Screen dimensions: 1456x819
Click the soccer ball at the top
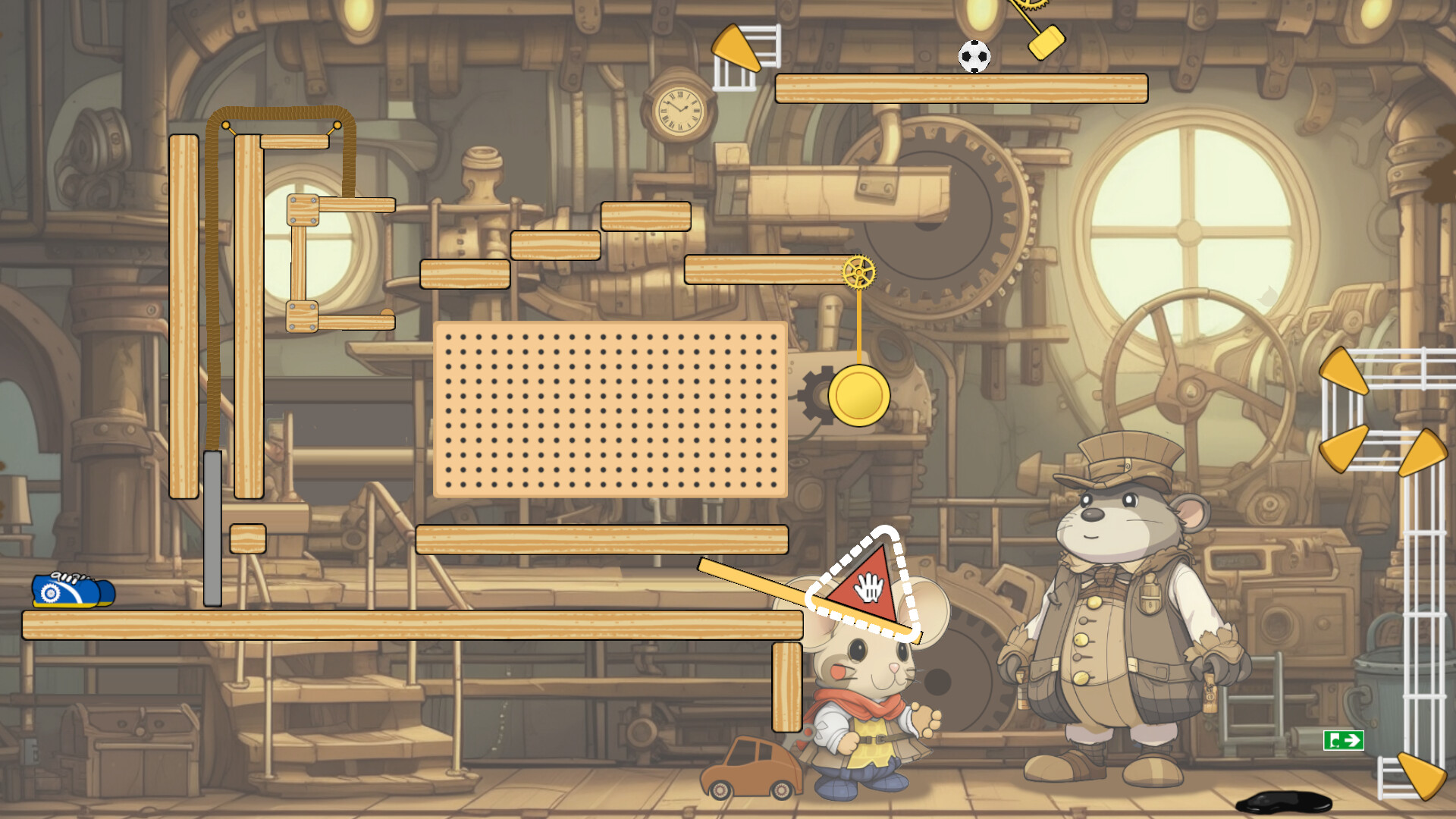coord(975,55)
